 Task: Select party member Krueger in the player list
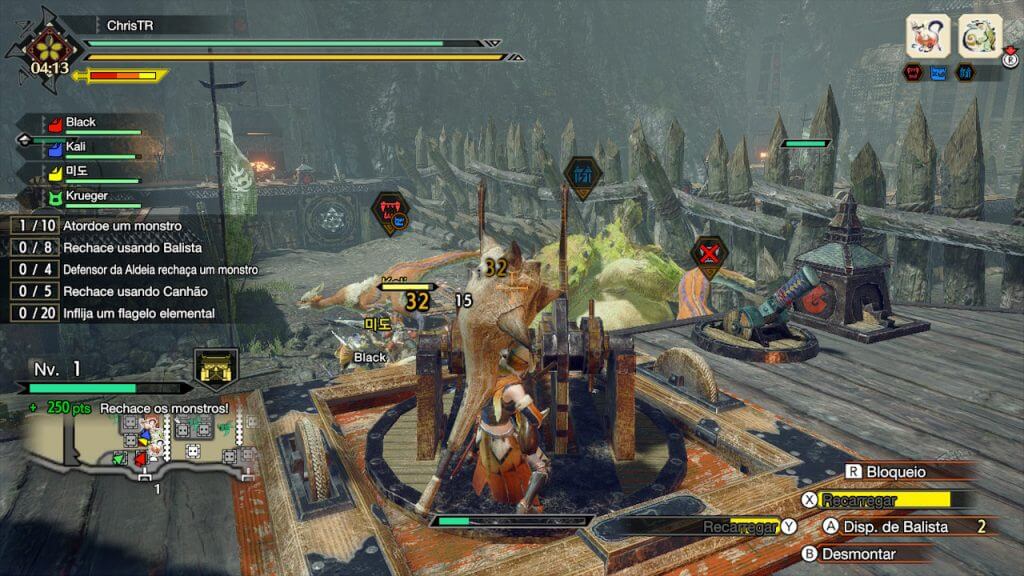pos(90,197)
